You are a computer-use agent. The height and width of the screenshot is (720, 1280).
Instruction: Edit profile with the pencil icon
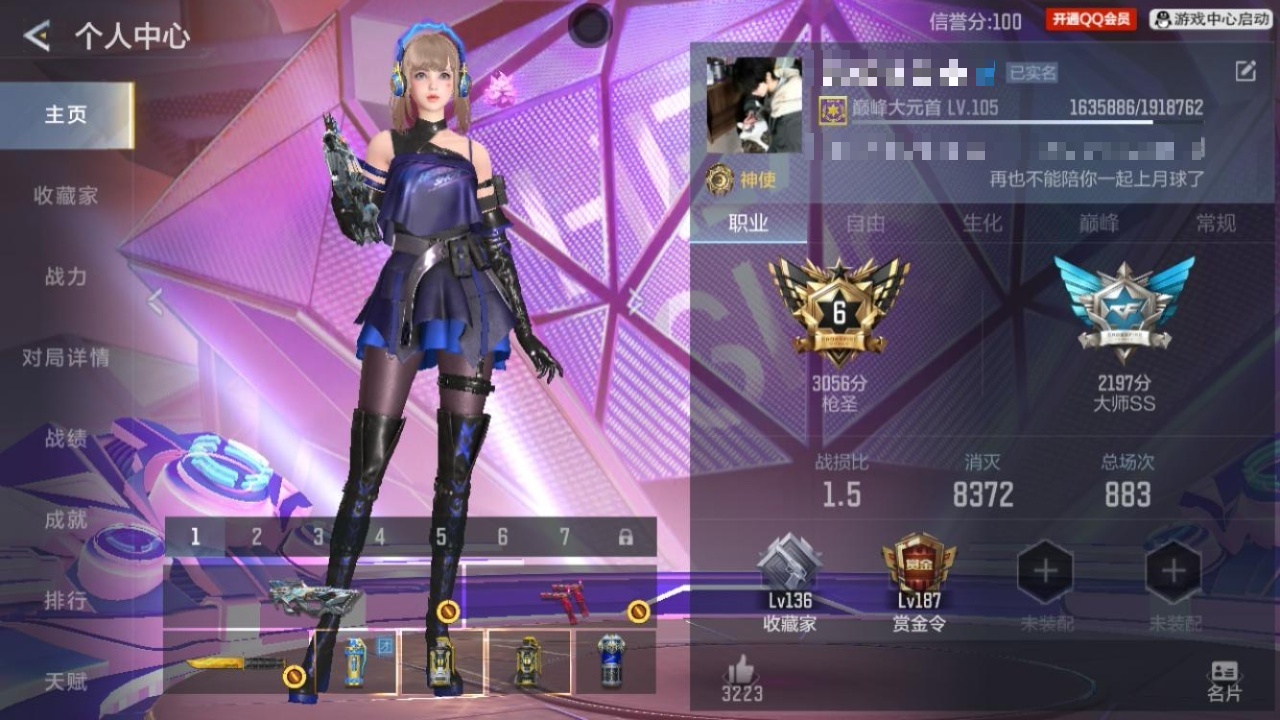coord(1245,71)
